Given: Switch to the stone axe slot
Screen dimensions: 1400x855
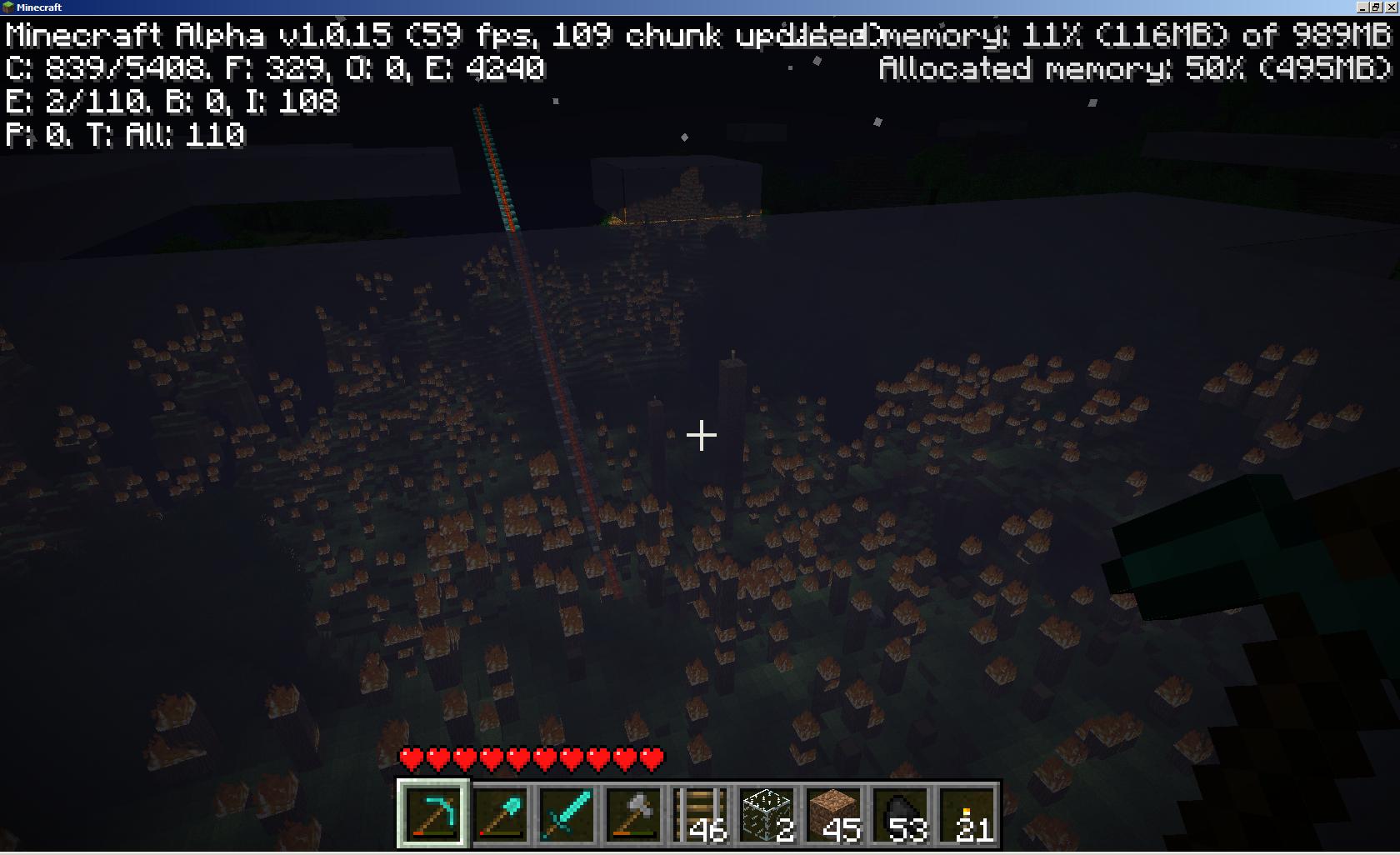Looking at the screenshot, I should [x=633, y=813].
